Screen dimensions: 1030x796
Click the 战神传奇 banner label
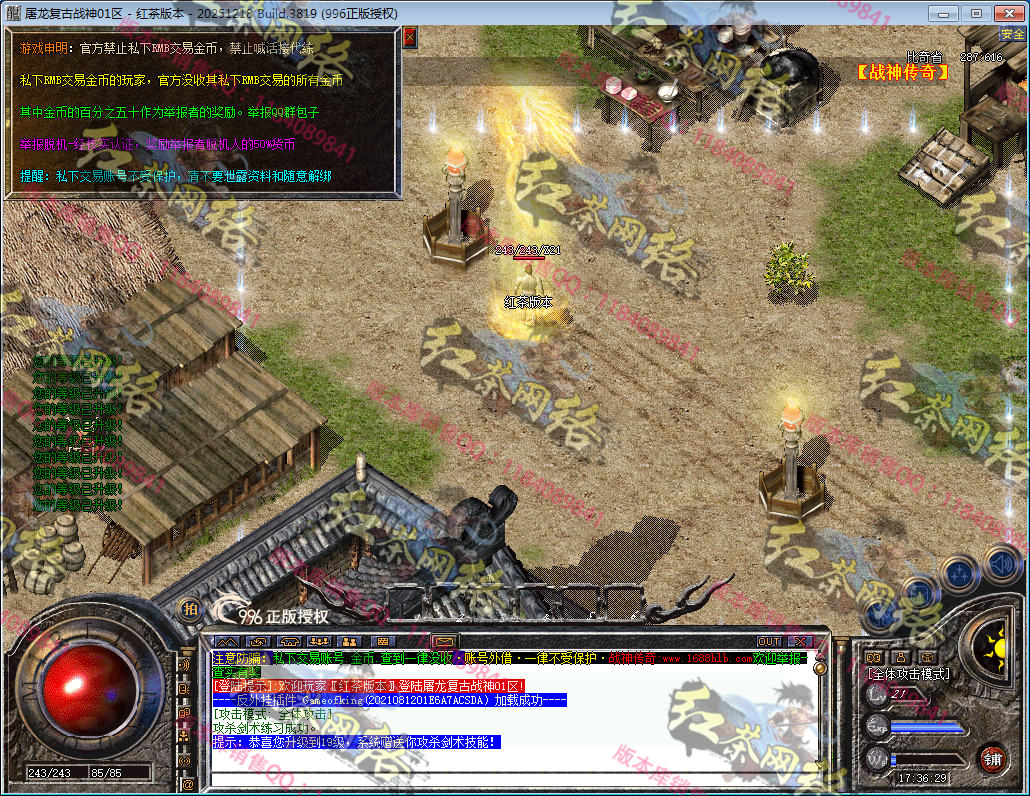(902, 72)
